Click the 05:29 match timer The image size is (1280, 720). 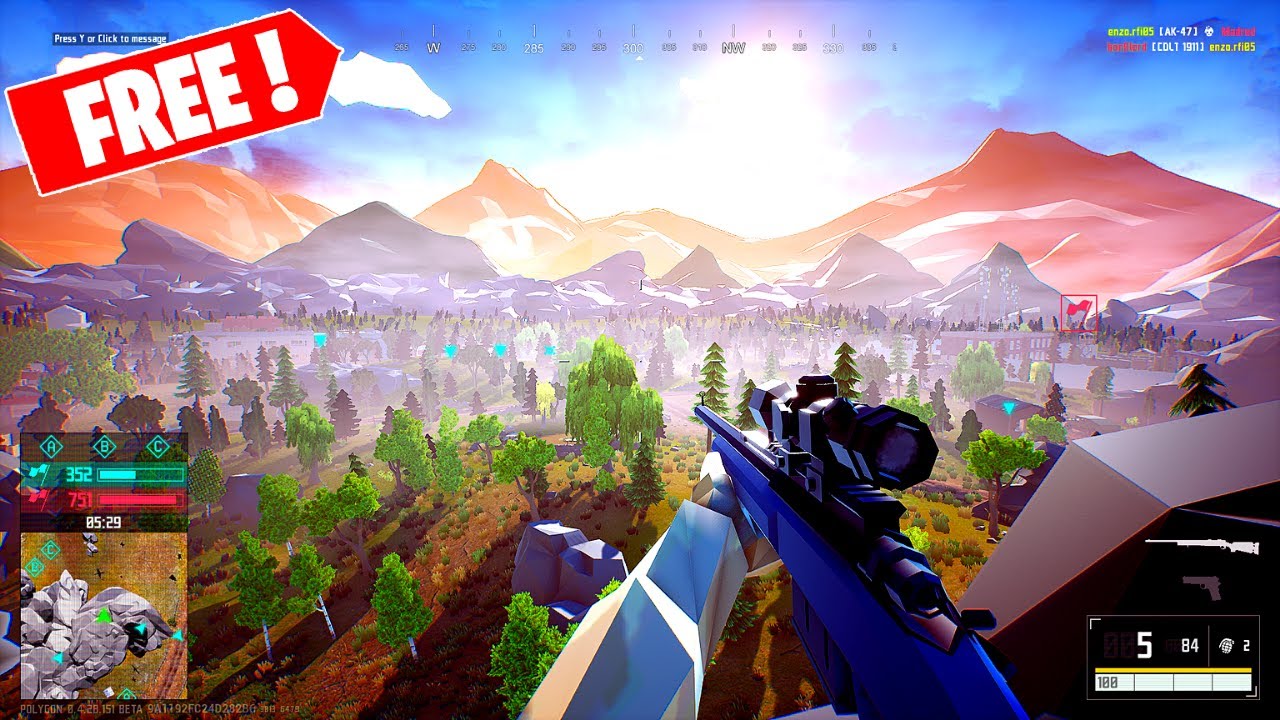[x=104, y=521]
